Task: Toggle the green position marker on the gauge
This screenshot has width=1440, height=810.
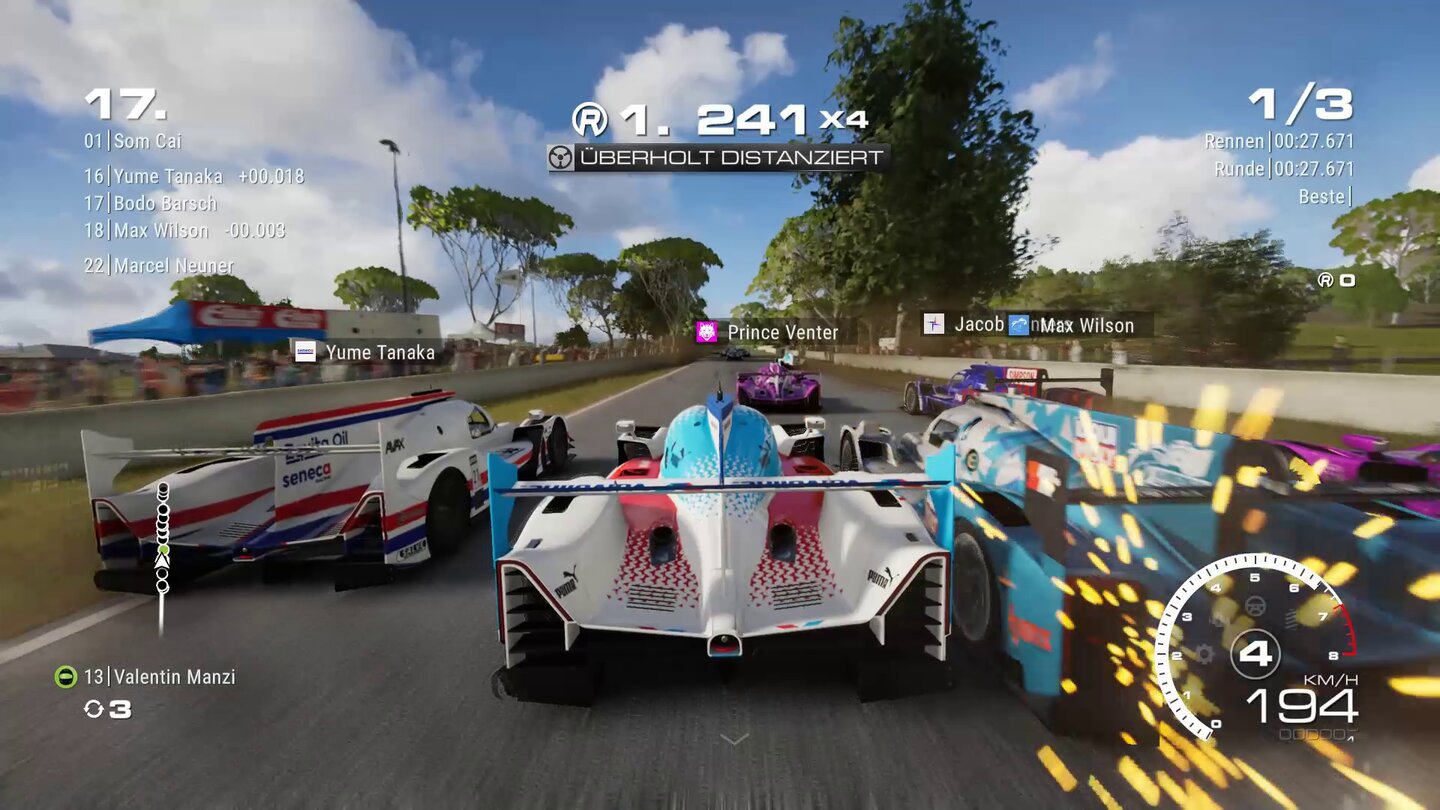Action: (x=163, y=550)
